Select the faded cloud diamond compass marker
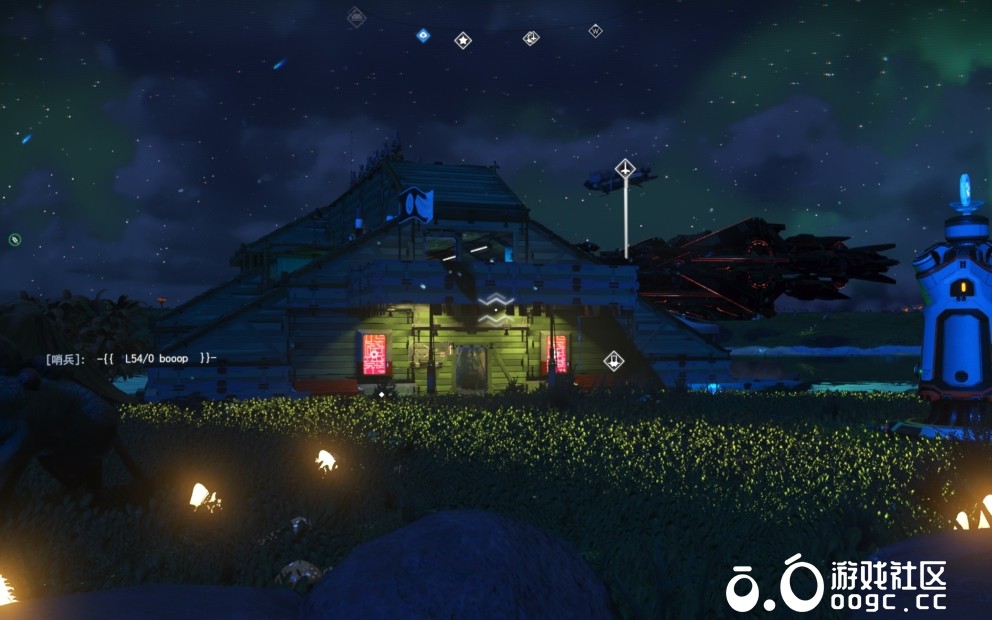Screen dimensions: 992x620 click(x=356, y=16)
